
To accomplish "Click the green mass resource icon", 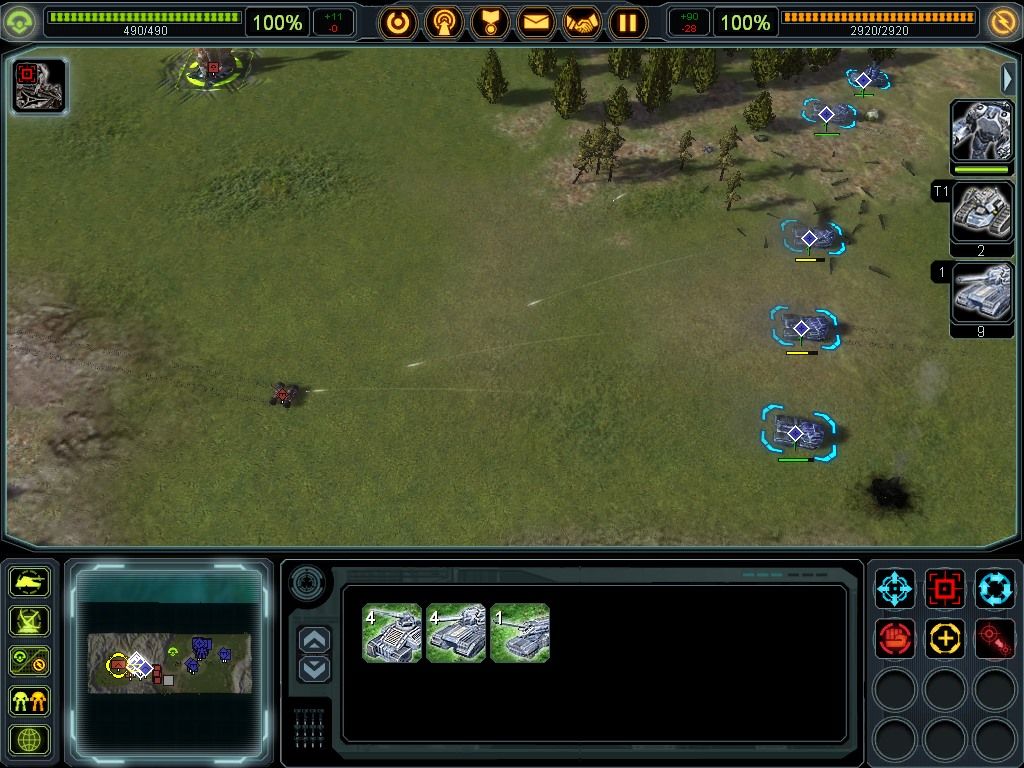I will pos(21,22).
